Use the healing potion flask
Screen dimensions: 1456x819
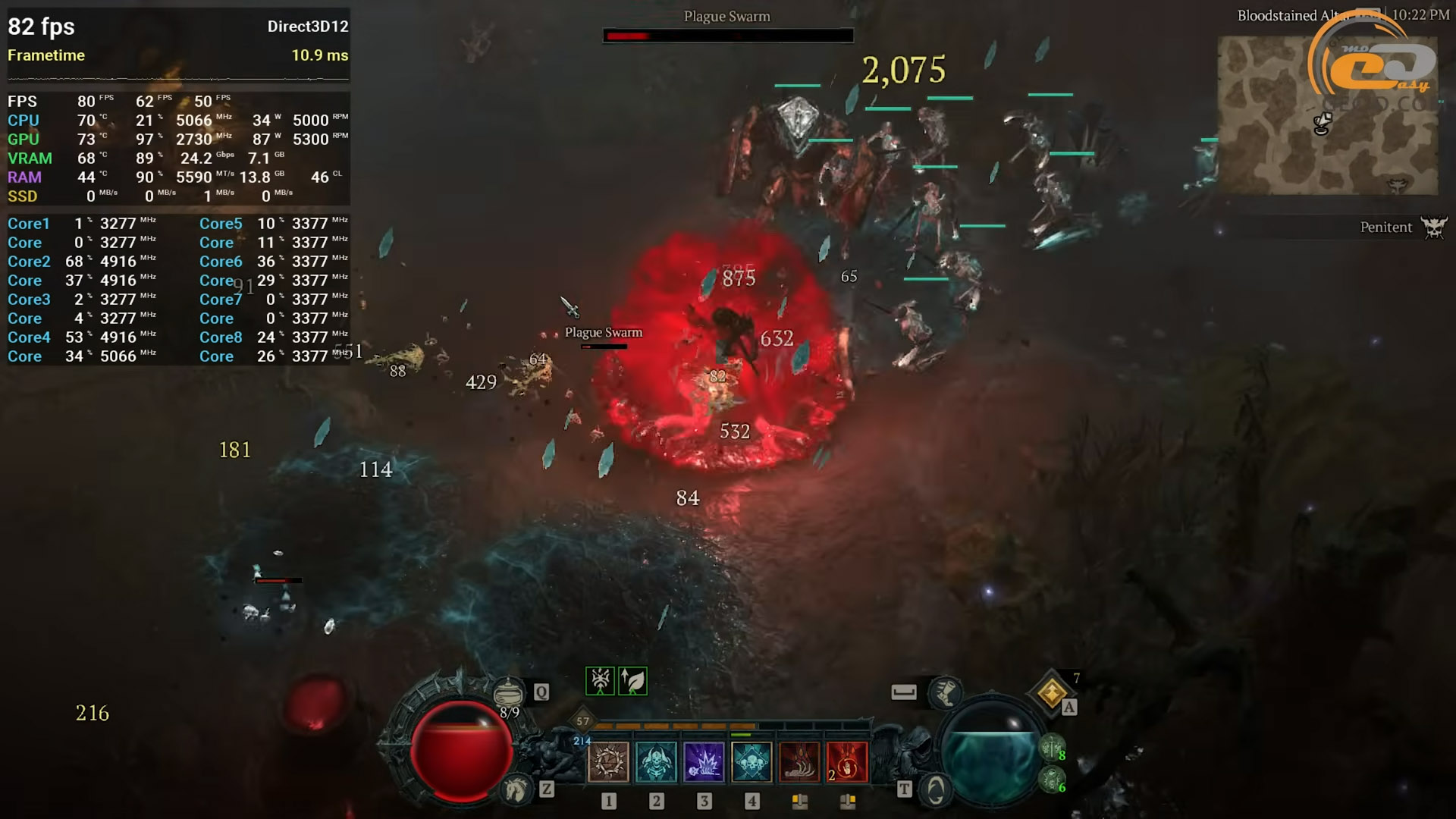(508, 692)
